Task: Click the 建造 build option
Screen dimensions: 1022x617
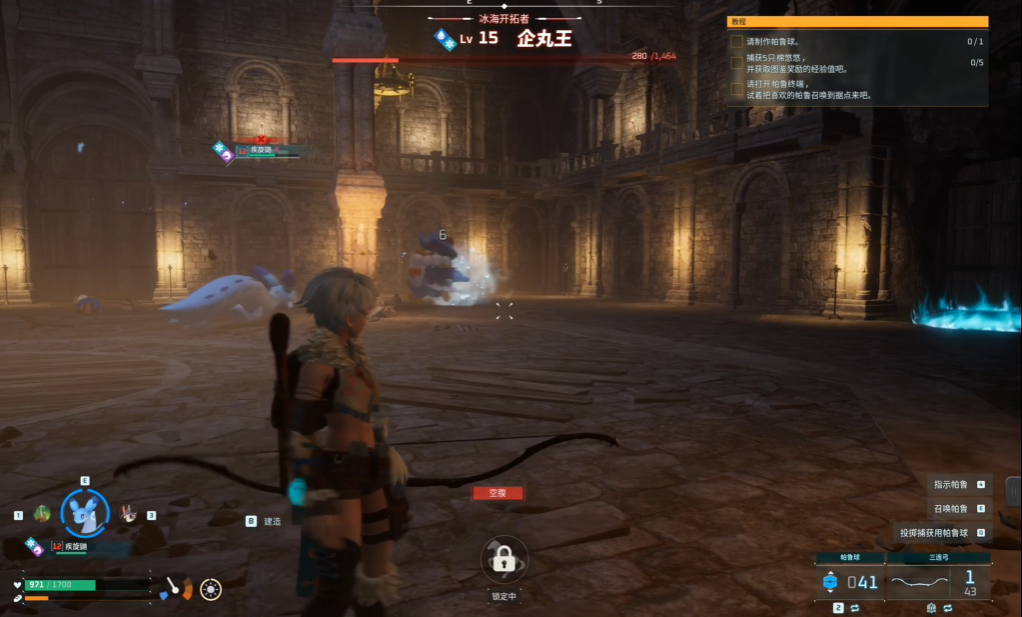Action: click(x=271, y=521)
